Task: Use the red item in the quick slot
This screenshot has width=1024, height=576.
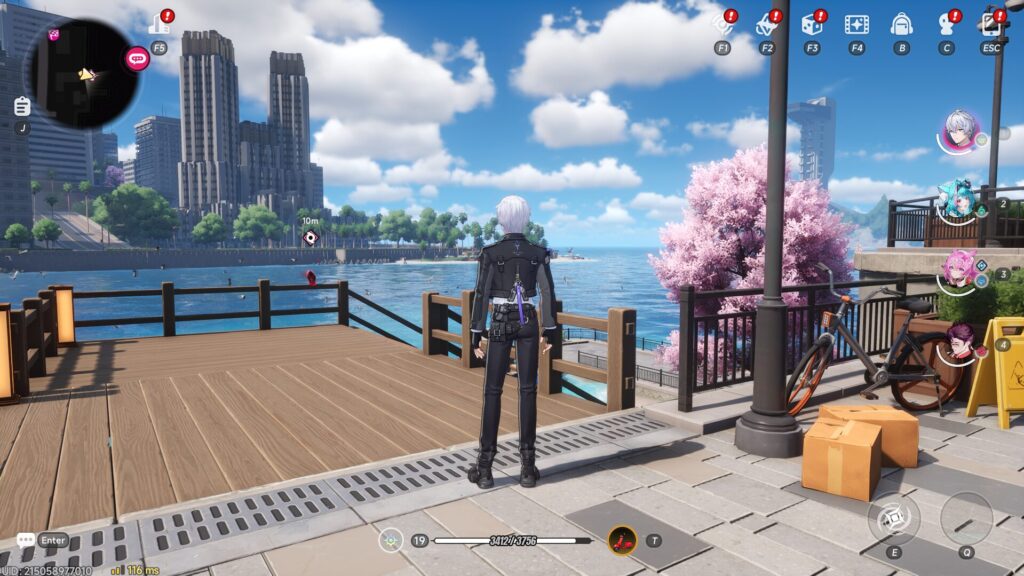Action: (x=623, y=540)
